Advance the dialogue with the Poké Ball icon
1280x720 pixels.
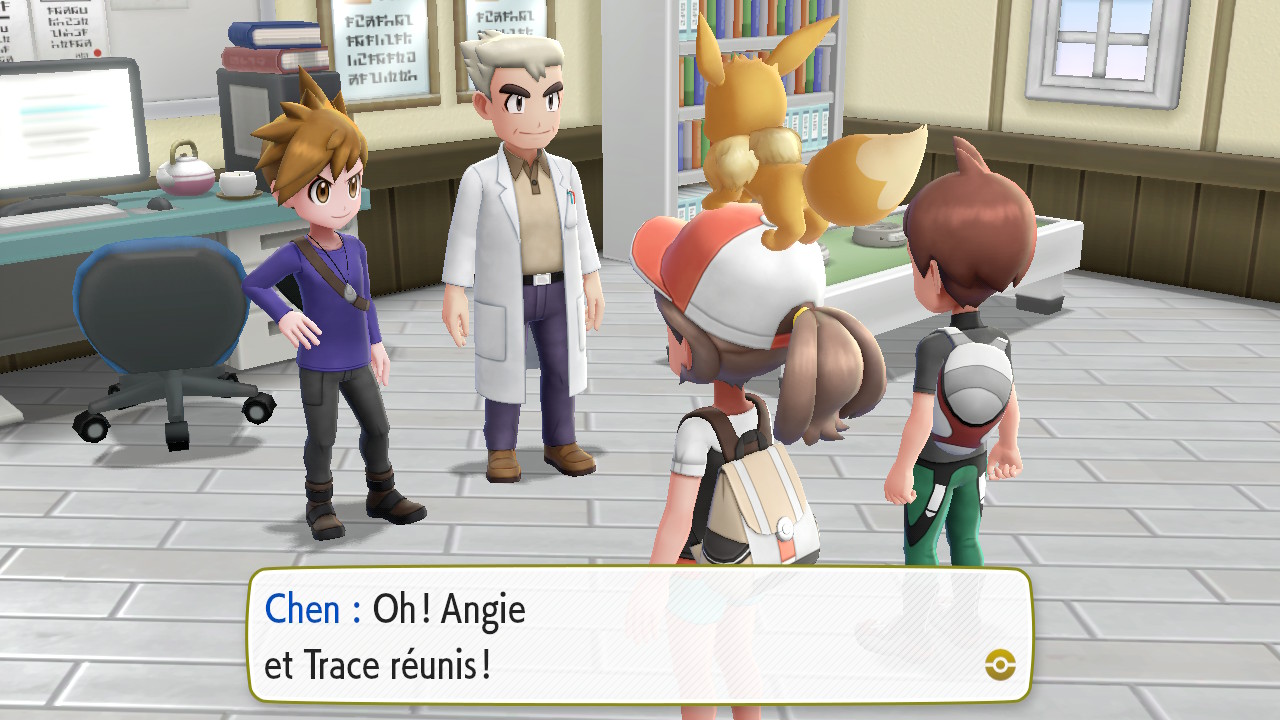pos(1000,664)
